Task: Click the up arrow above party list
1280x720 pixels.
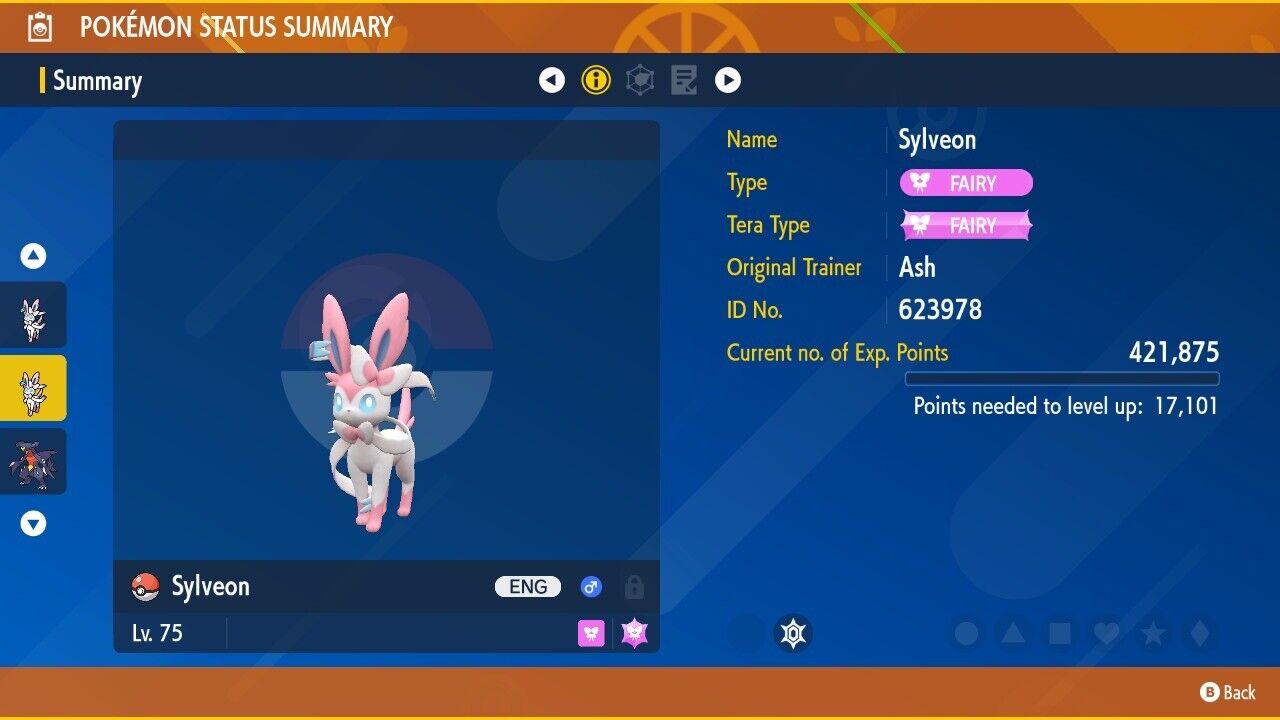Action: pos(33,257)
